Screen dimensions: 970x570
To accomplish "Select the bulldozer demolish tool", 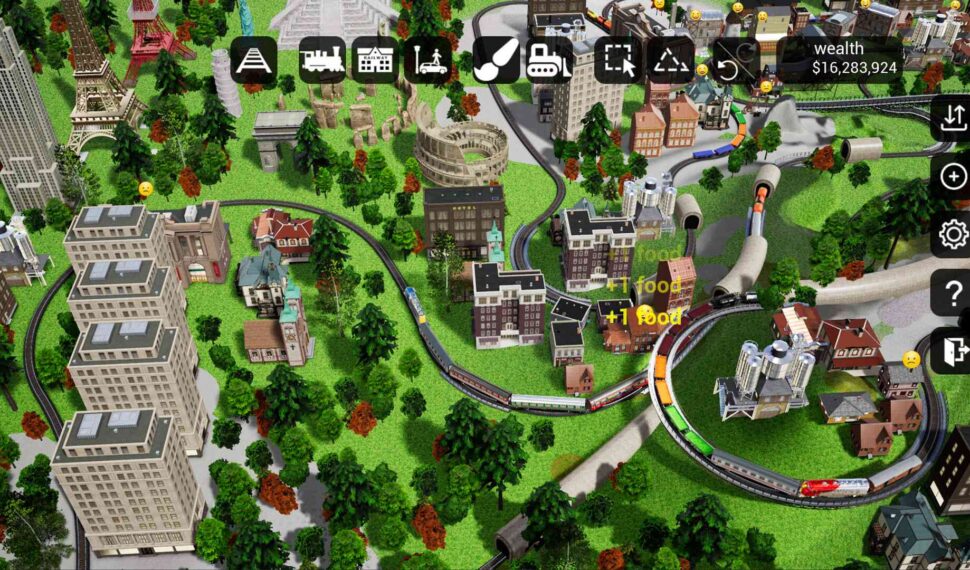I will click(549, 60).
